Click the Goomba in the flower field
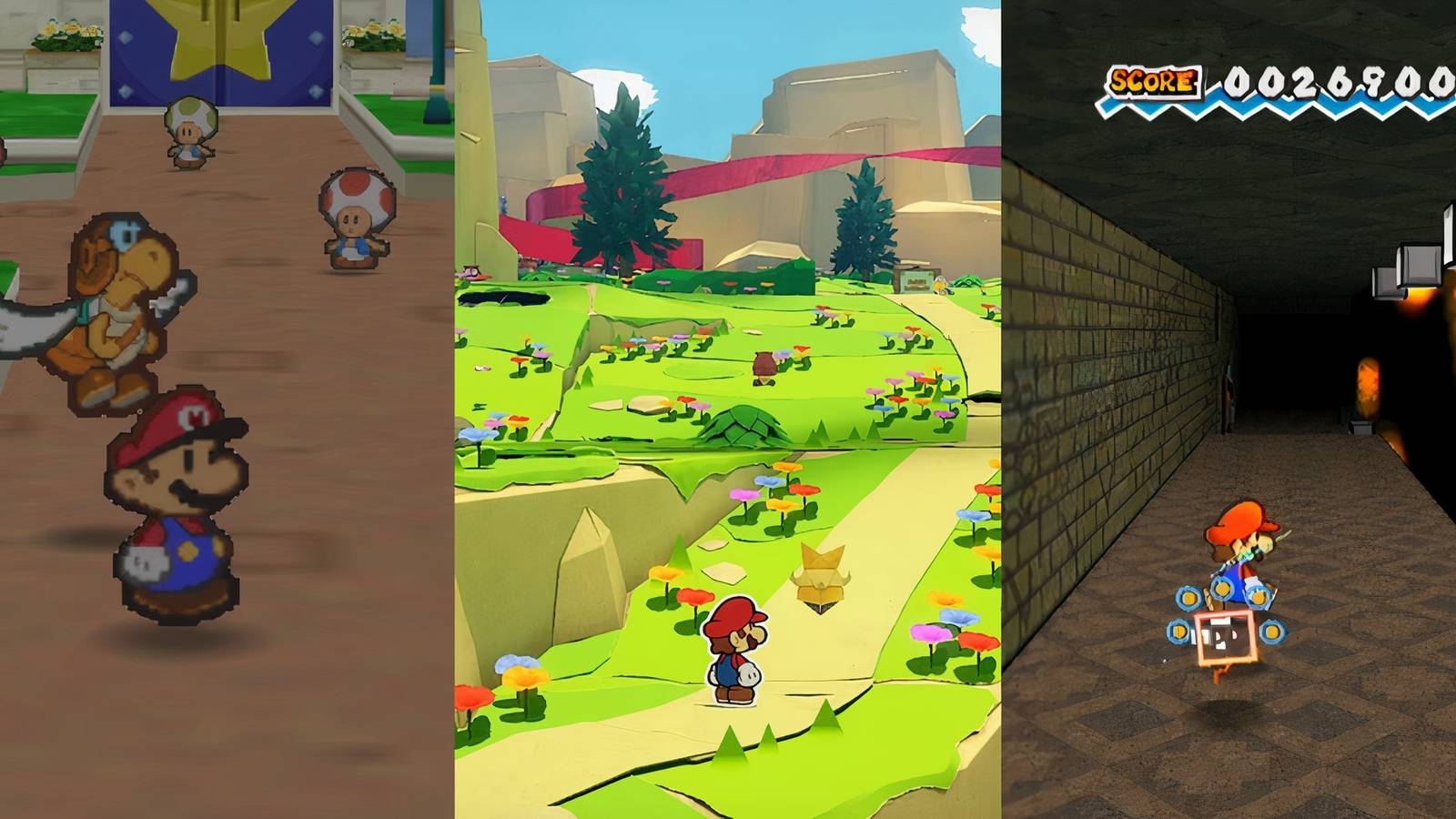Viewport: 1456px width, 819px height. (x=764, y=364)
